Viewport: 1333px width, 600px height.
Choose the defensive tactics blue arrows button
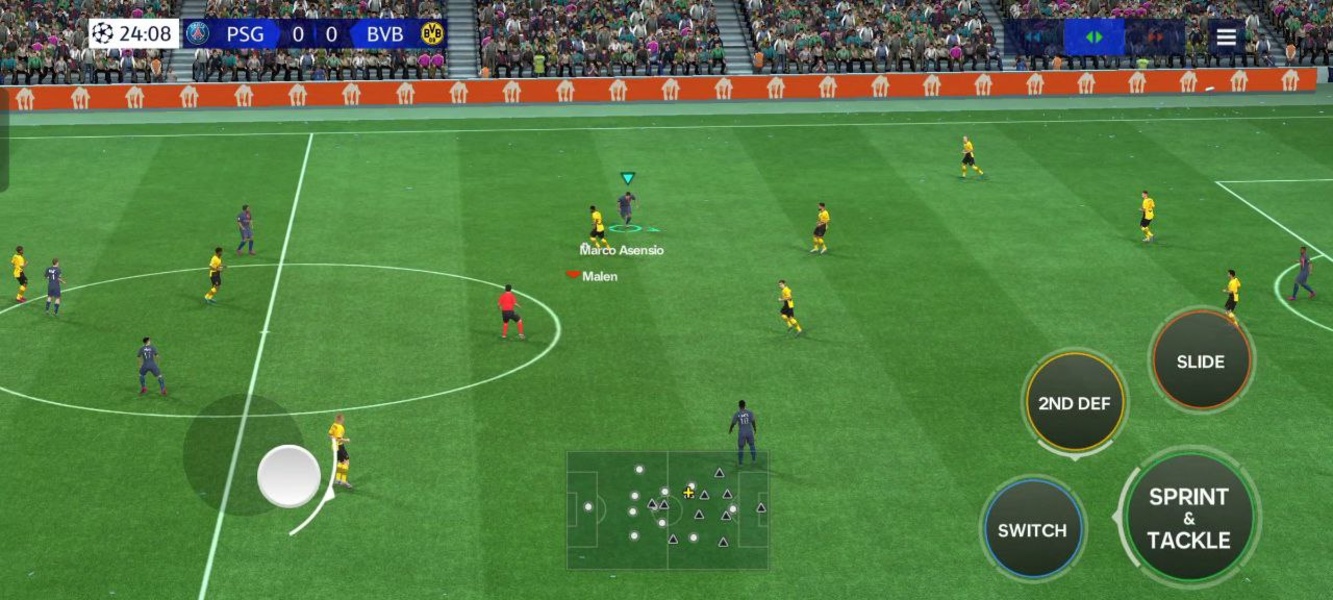pos(1034,37)
